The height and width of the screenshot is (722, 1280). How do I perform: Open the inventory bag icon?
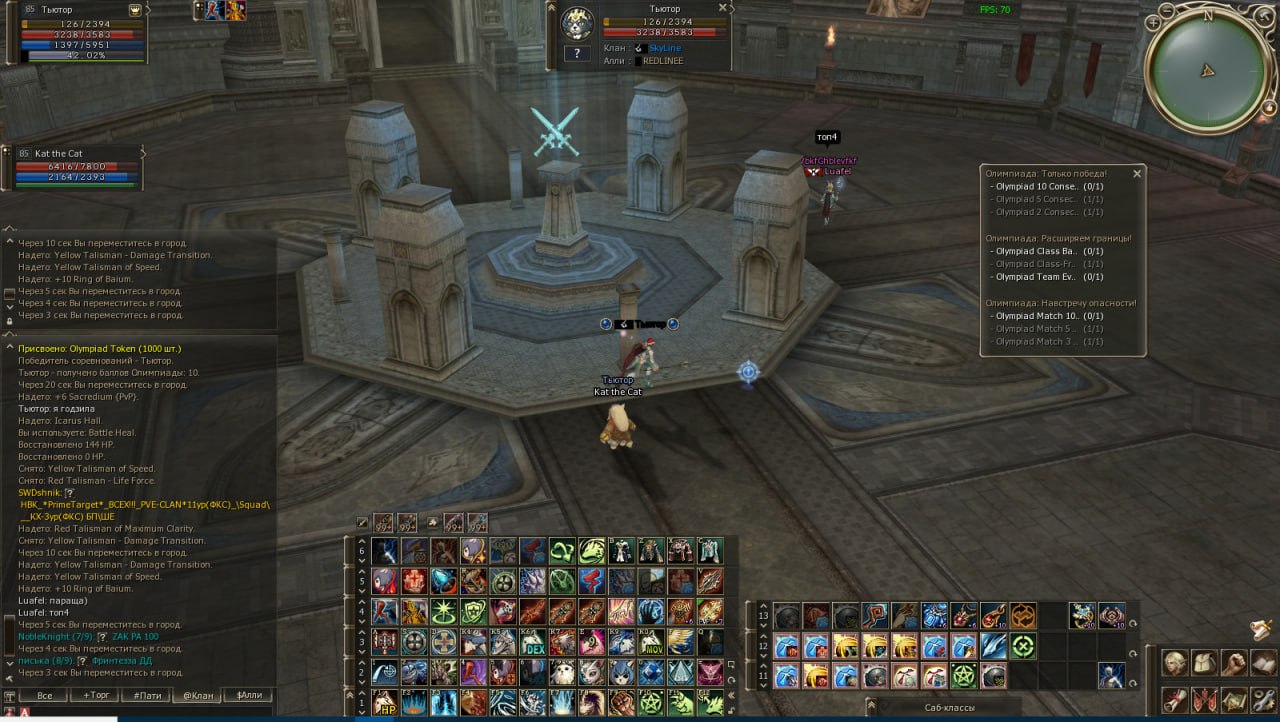[x=1205, y=663]
